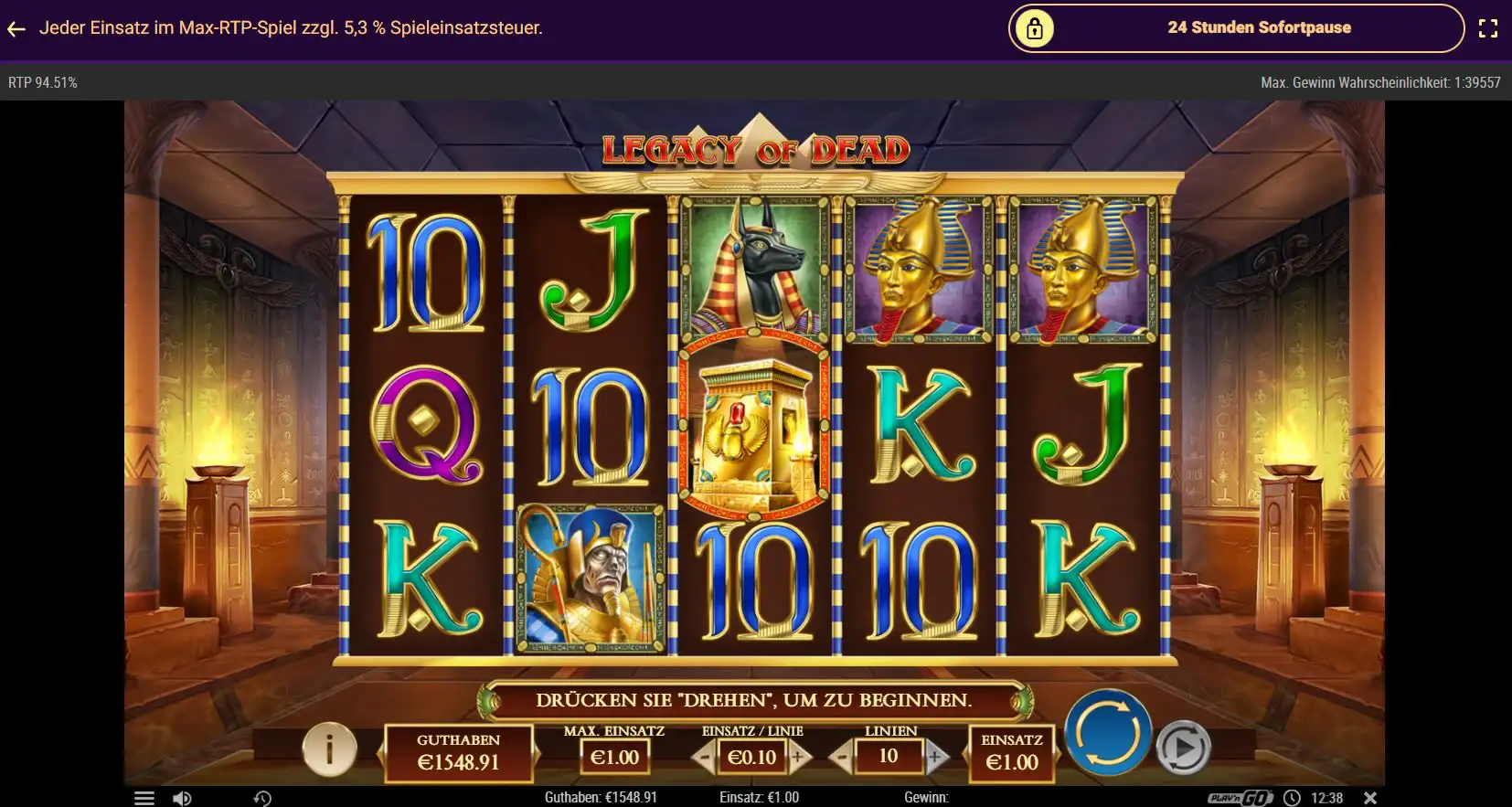Click the RTP 94.51% label
Image resolution: width=1512 pixels, height=807 pixels.
(42, 82)
